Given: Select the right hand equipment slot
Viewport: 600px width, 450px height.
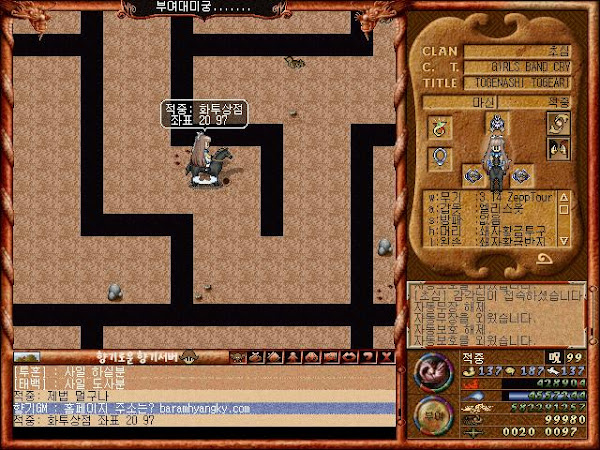Looking at the screenshot, I should [x=518, y=176].
